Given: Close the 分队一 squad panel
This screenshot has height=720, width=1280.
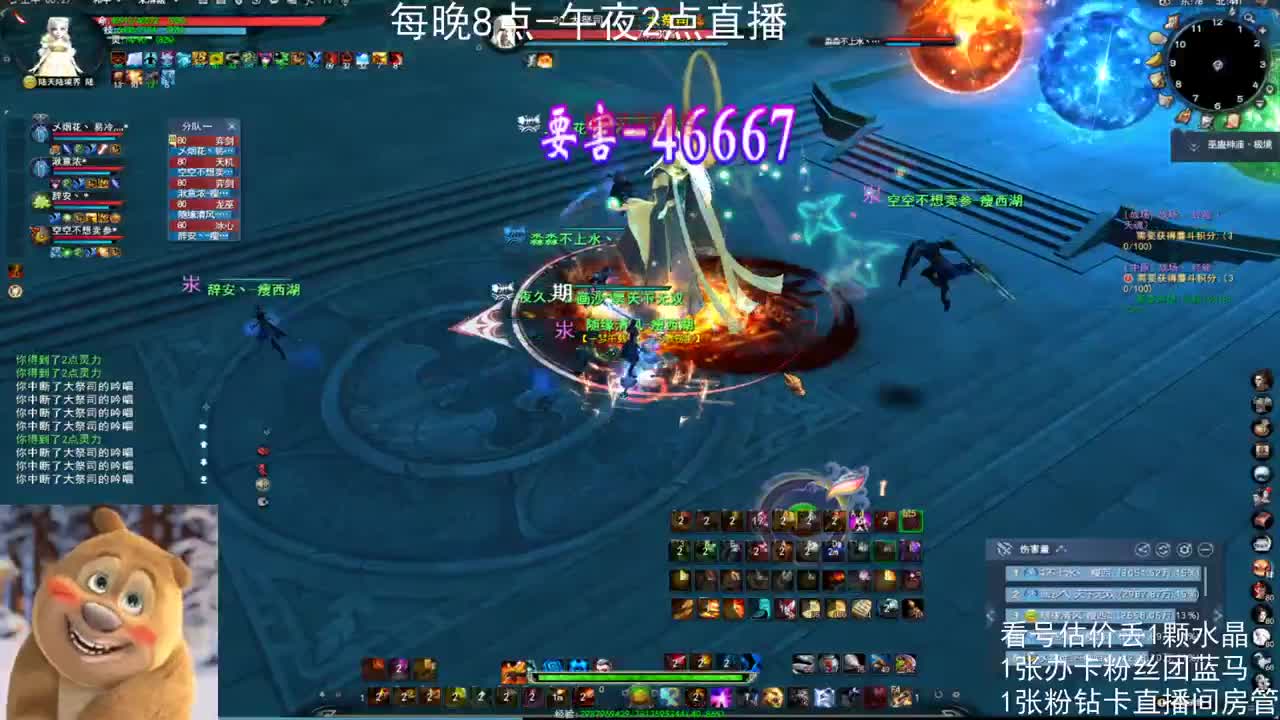Looking at the screenshot, I should pyautogui.click(x=231, y=124).
